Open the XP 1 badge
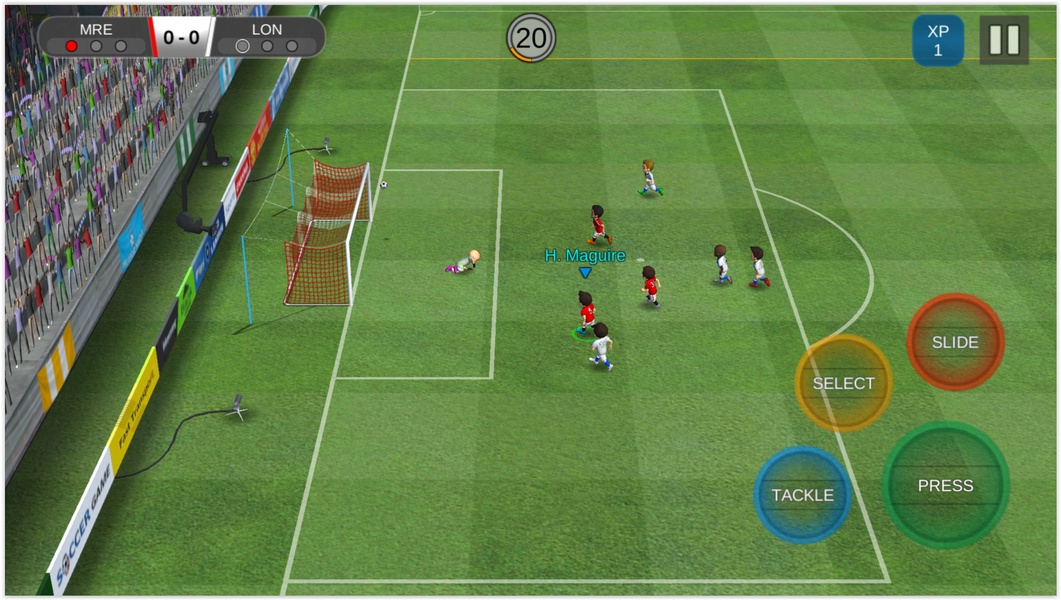The width and height of the screenshot is (1061, 600). click(x=937, y=40)
